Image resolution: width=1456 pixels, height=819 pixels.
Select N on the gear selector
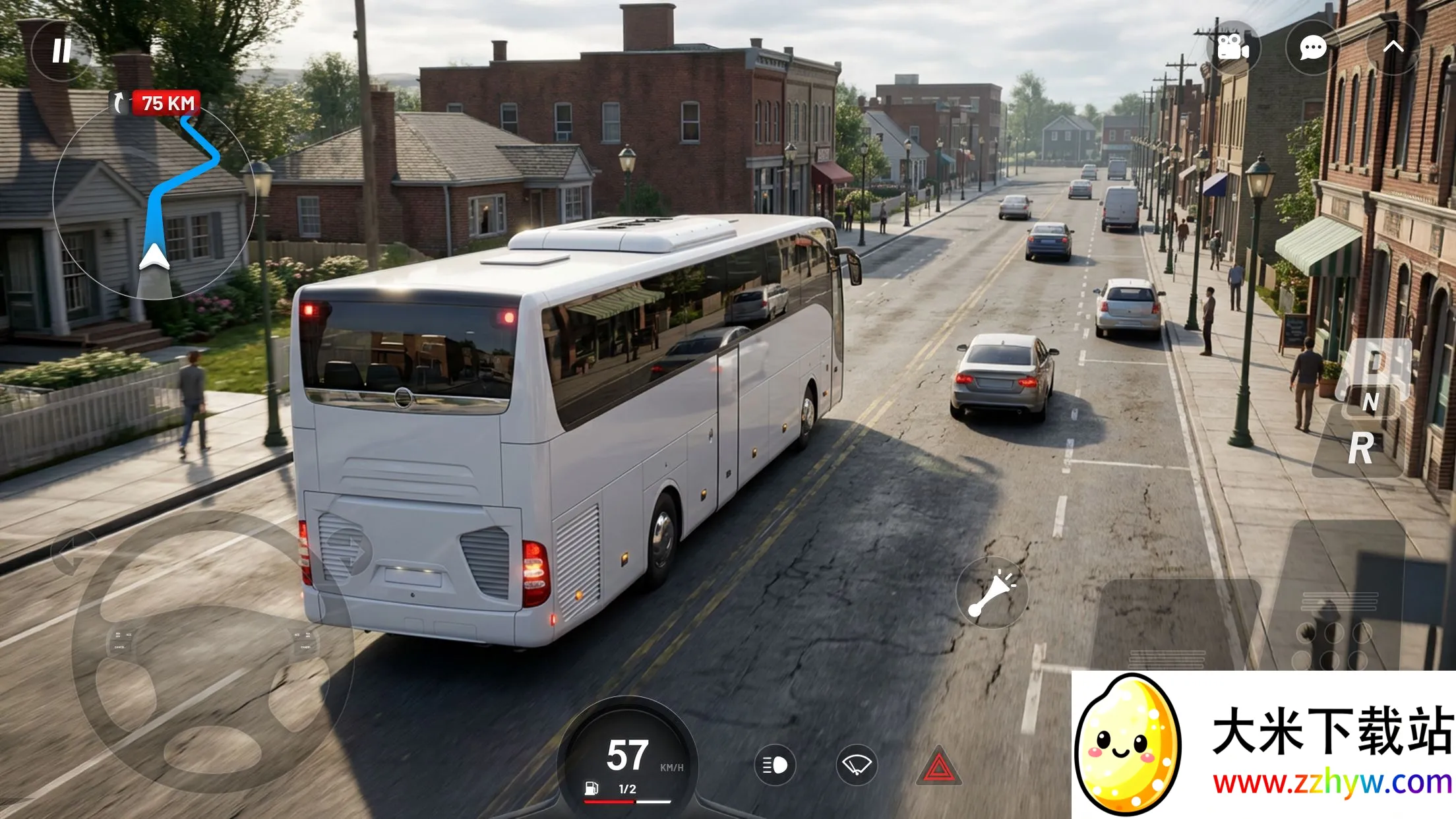(x=1370, y=402)
